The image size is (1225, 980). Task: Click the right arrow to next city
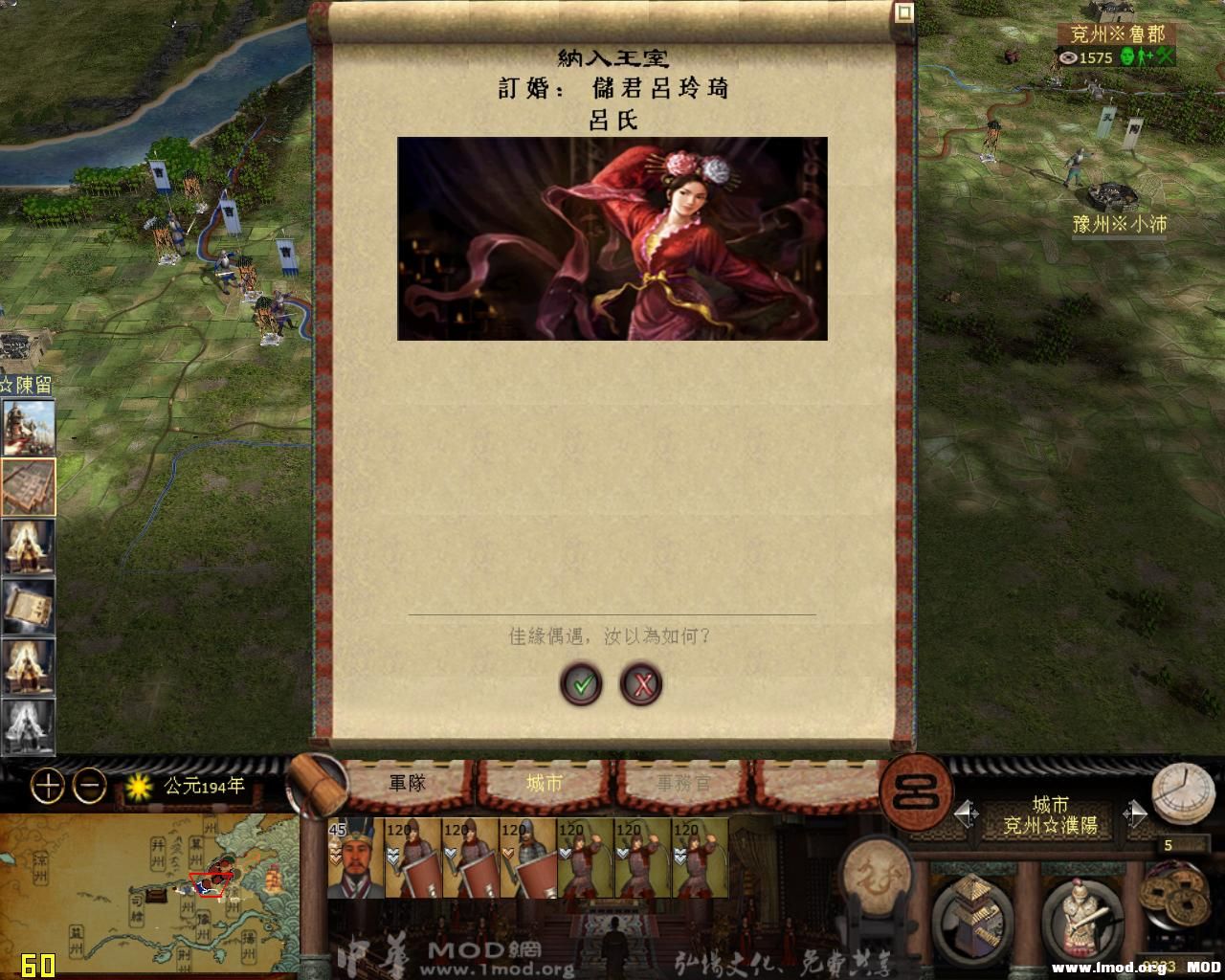pos(1137,812)
